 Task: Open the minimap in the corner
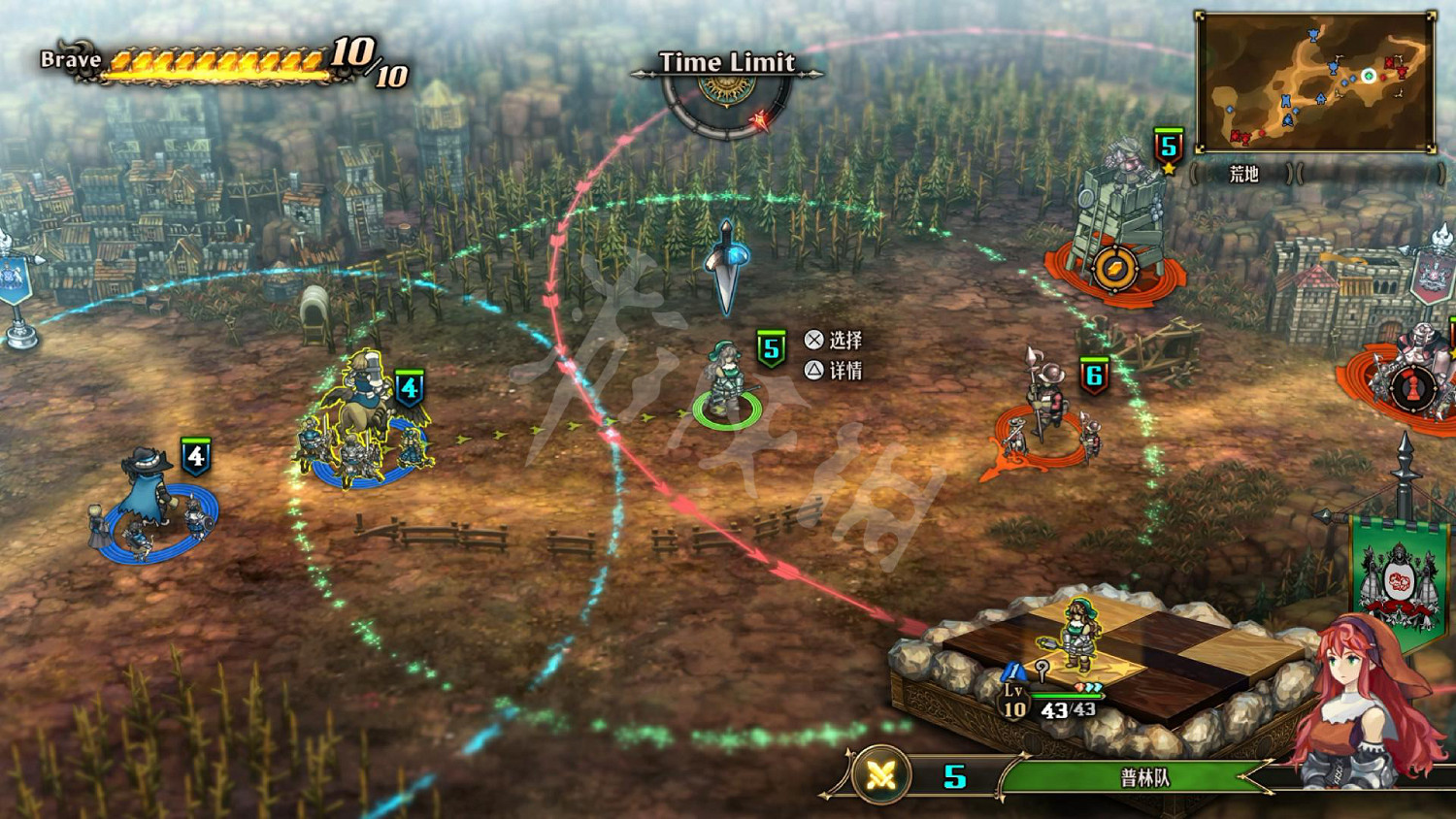click(x=1315, y=82)
